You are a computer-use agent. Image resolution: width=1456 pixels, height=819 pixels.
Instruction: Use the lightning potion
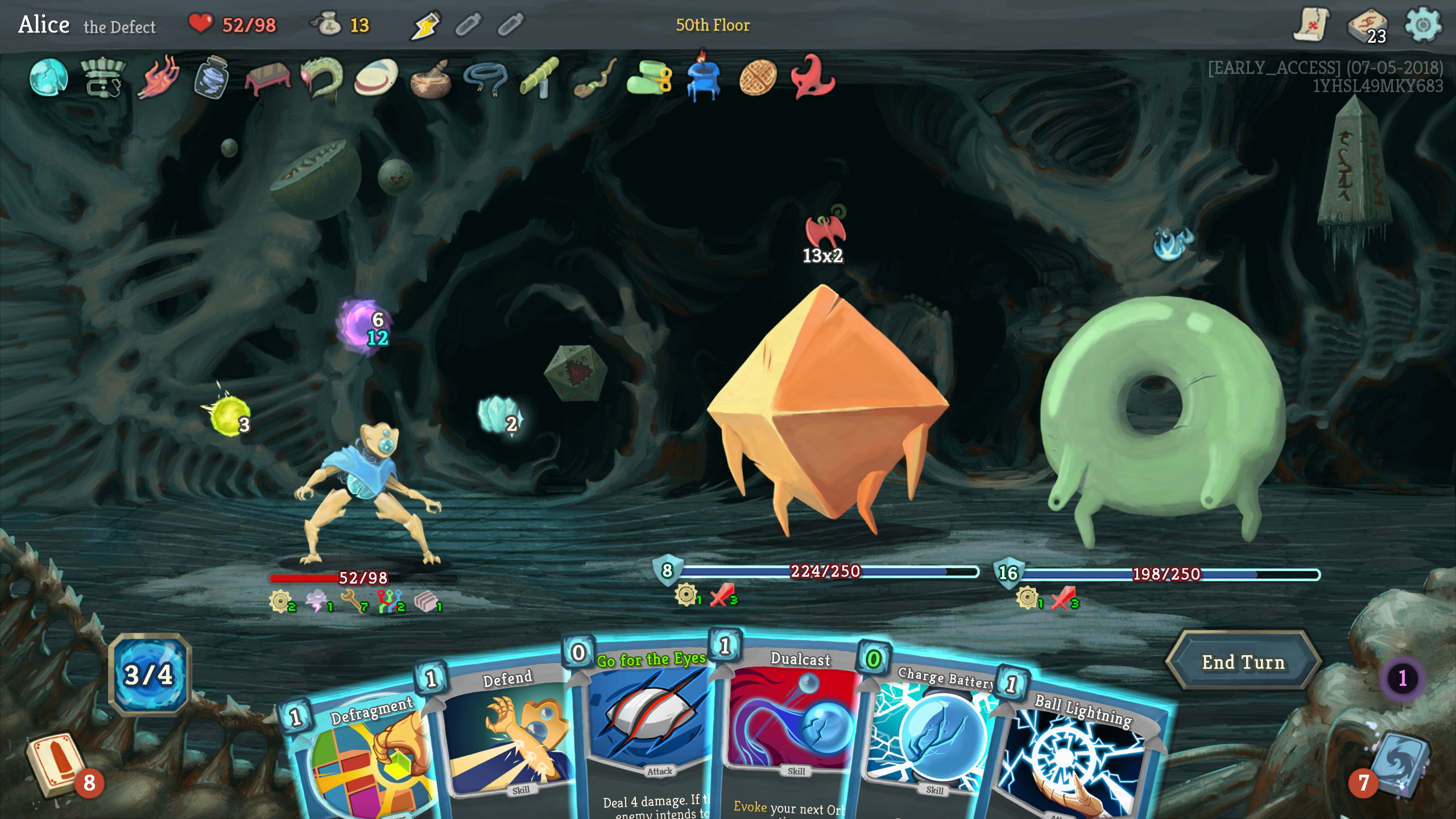click(x=425, y=25)
